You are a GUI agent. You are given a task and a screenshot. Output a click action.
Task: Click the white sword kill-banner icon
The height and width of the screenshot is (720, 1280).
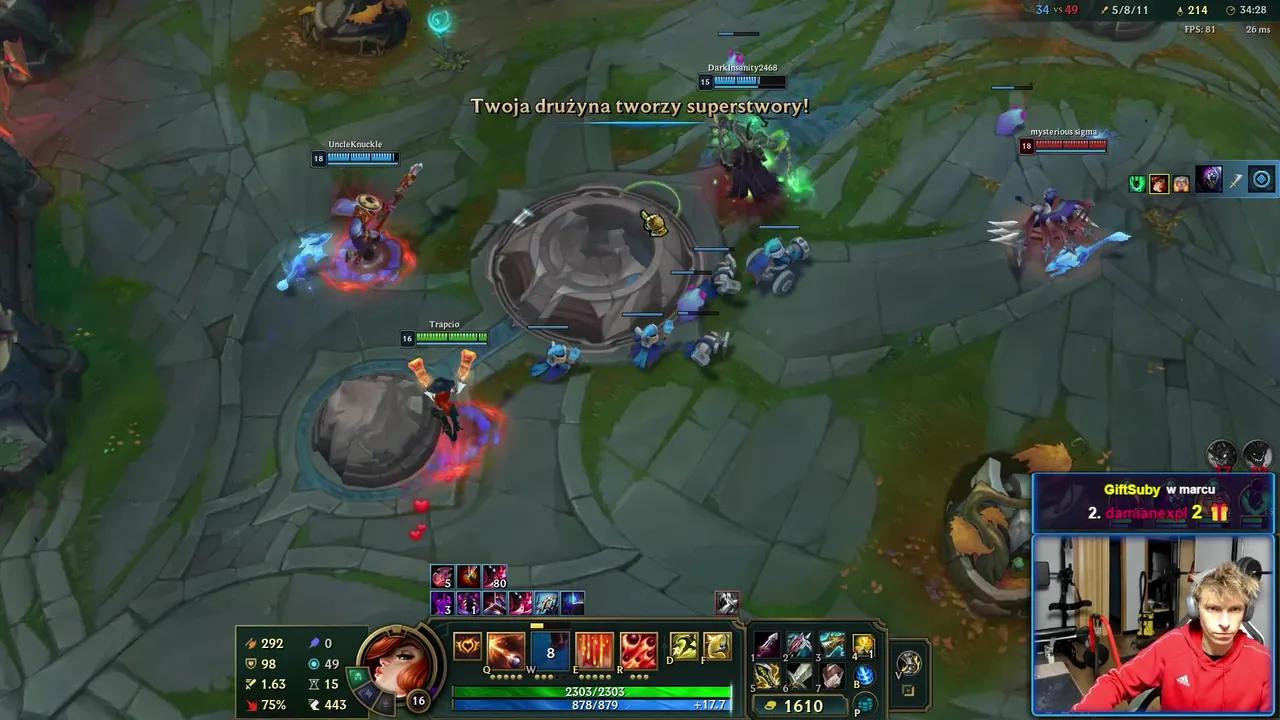(x=1236, y=181)
